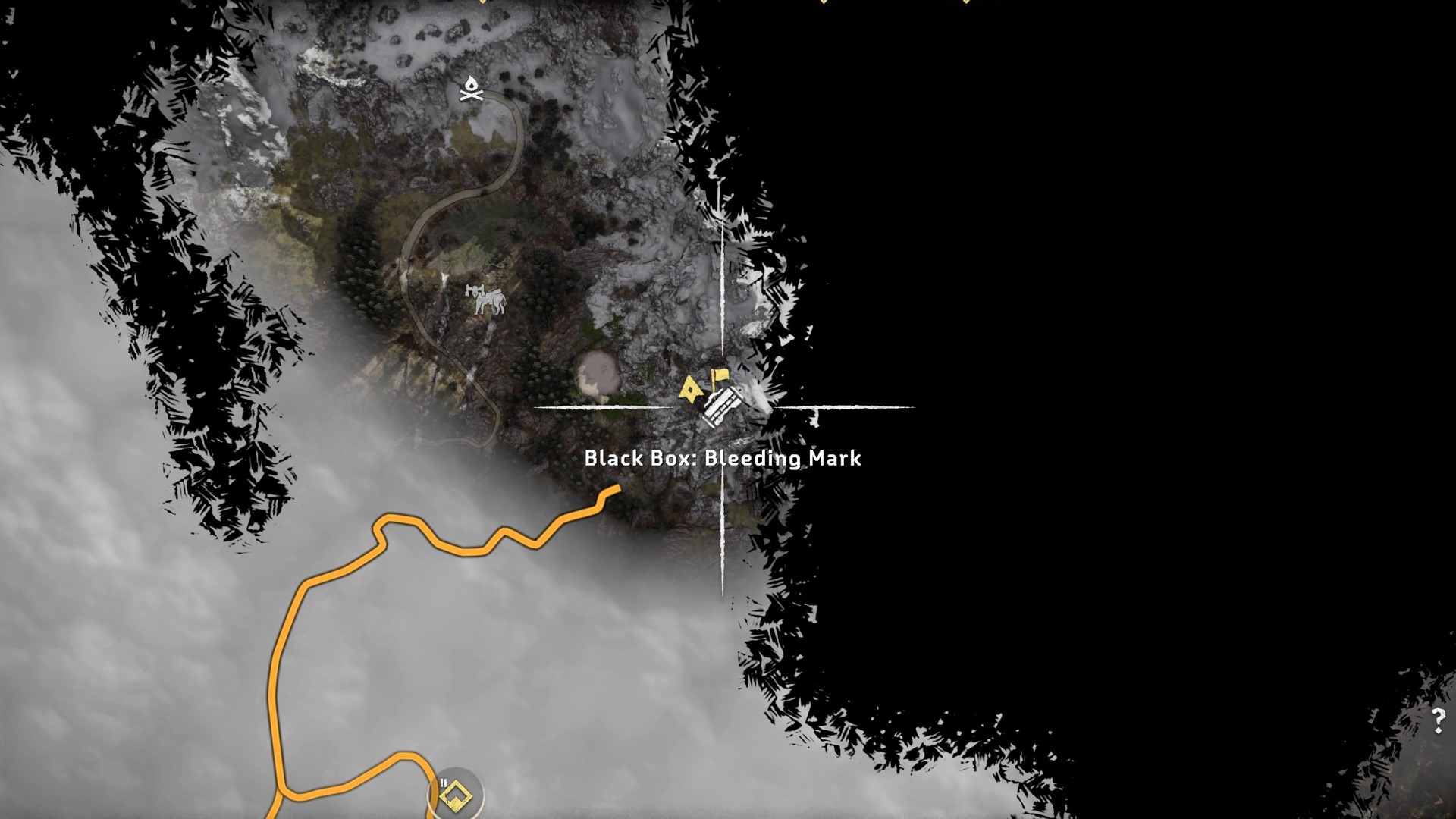
Task: Click the machine site animal icon
Action: [x=487, y=299]
